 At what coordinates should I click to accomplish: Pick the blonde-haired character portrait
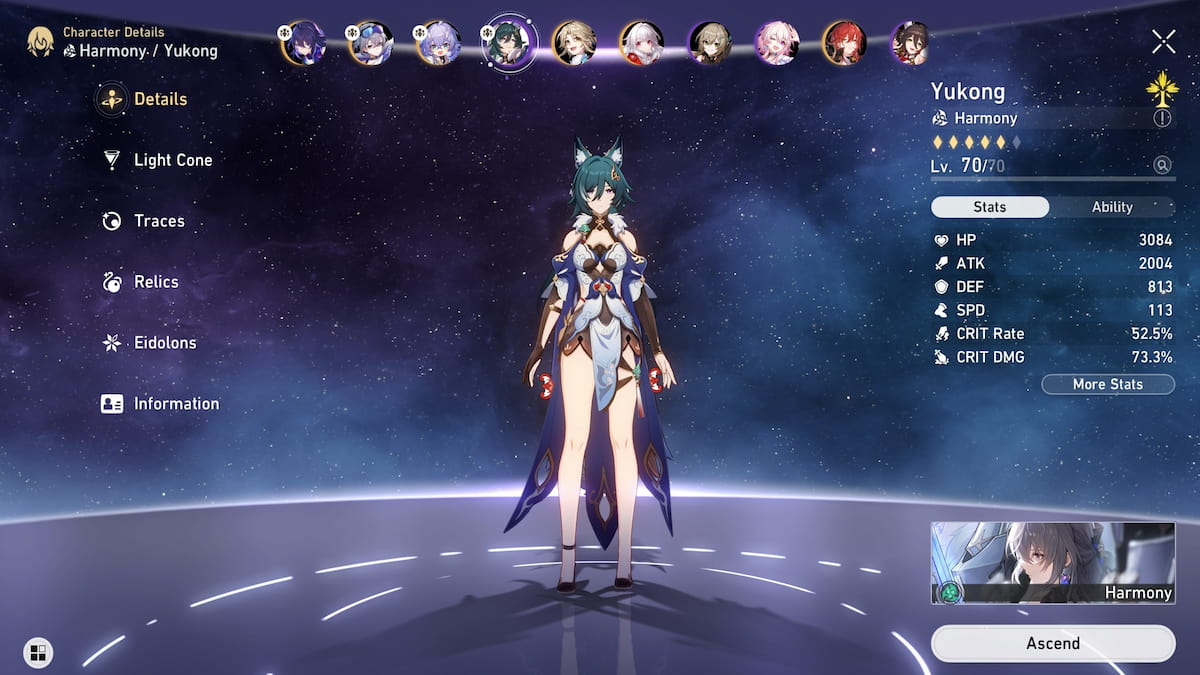tap(574, 43)
